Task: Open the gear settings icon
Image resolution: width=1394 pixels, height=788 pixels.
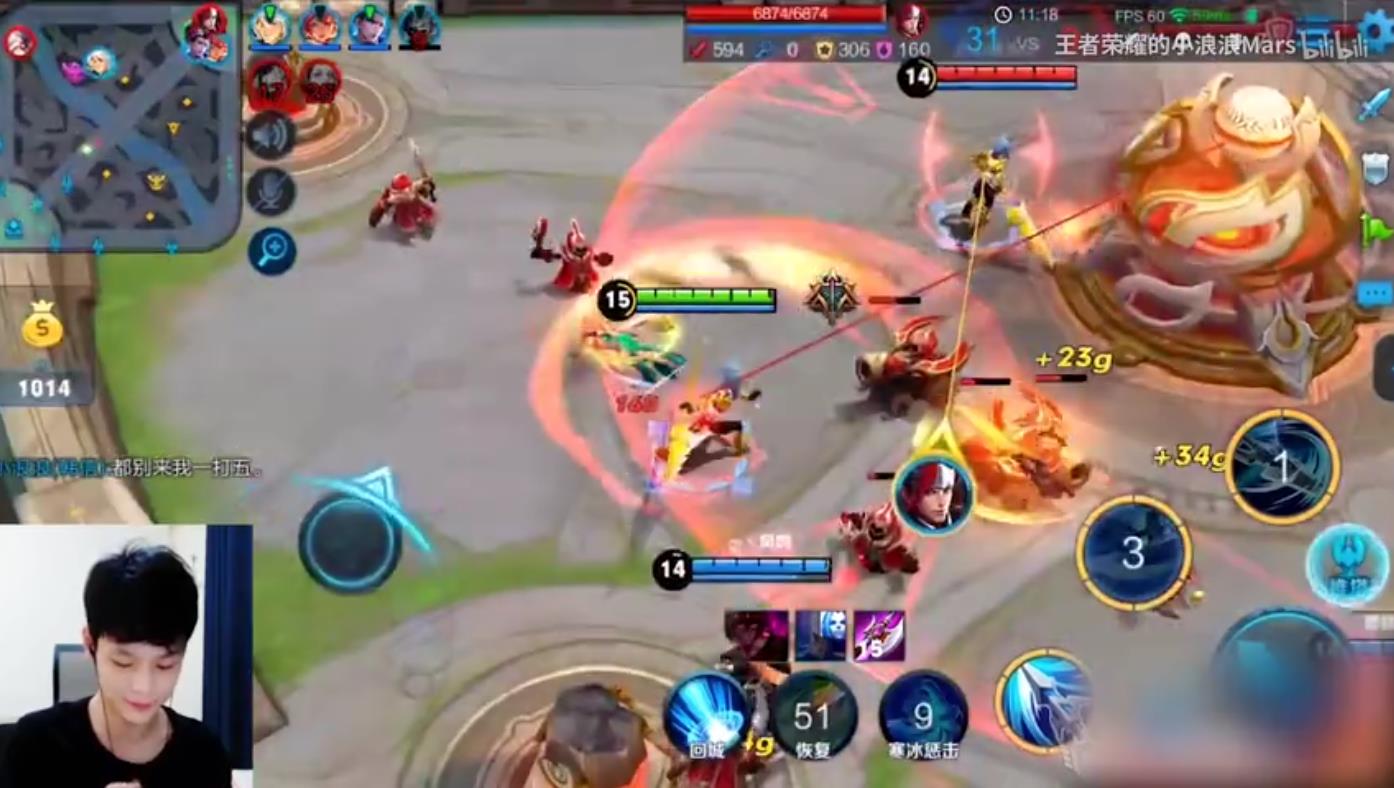Action: click(x=1377, y=30)
